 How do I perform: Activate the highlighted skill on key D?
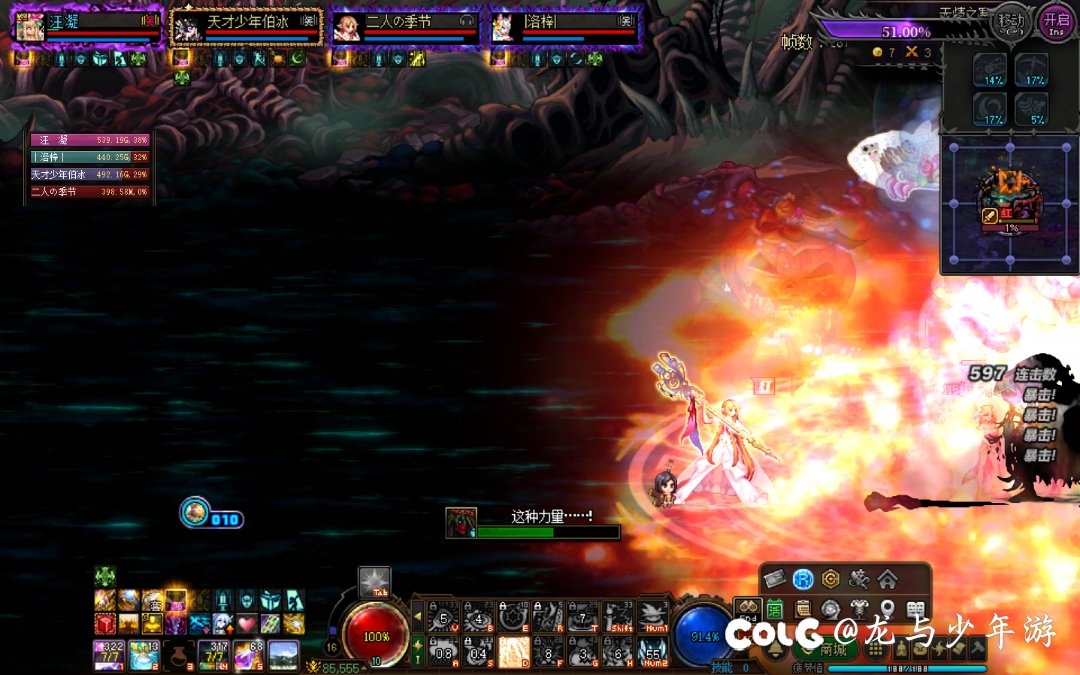pyautogui.click(x=514, y=651)
